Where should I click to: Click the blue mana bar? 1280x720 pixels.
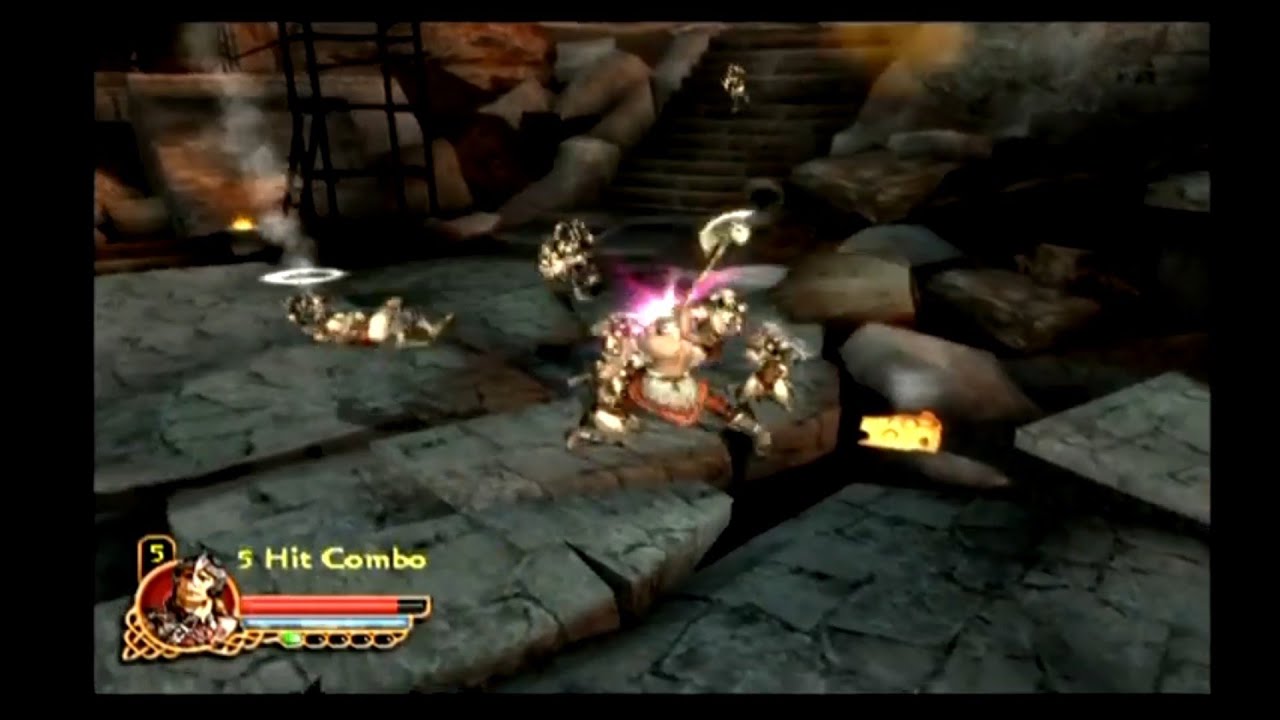click(x=330, y=624)
